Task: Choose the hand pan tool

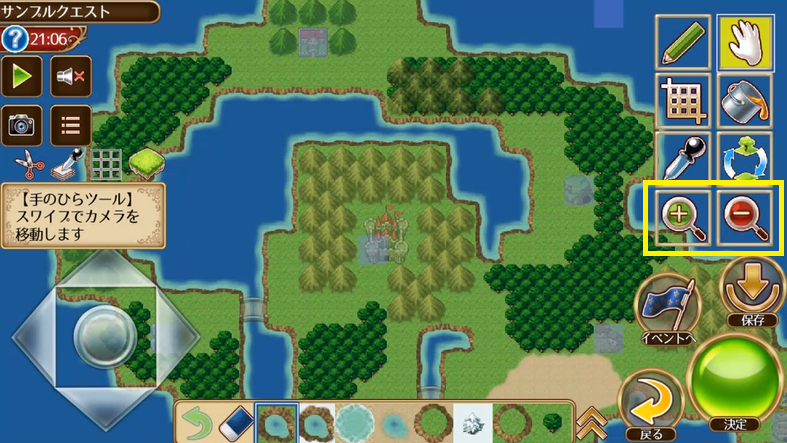Action: click(745, 41)
